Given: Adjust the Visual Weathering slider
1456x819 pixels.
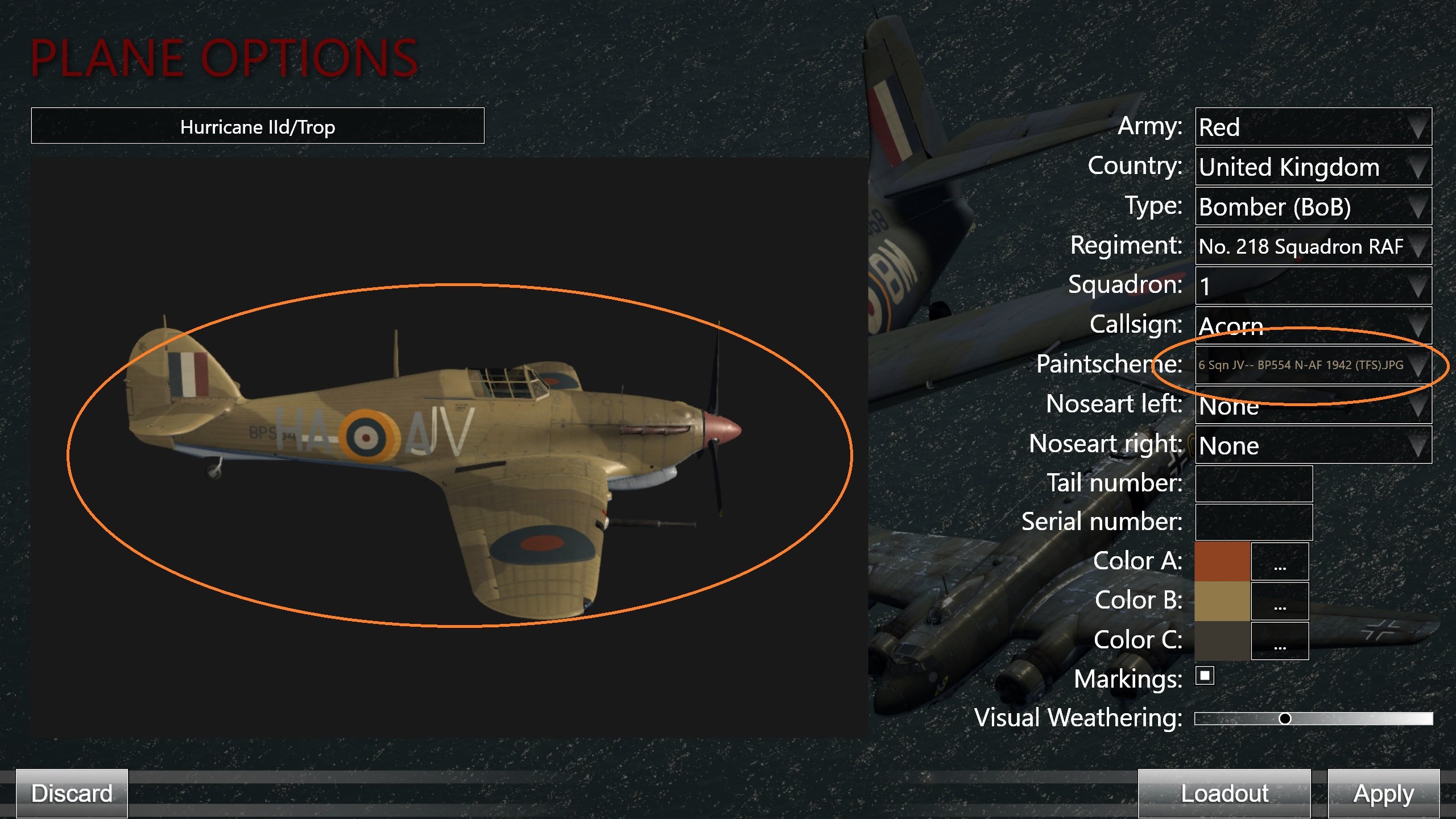Looking at the screenshot, I should [x=1285, y=719].
